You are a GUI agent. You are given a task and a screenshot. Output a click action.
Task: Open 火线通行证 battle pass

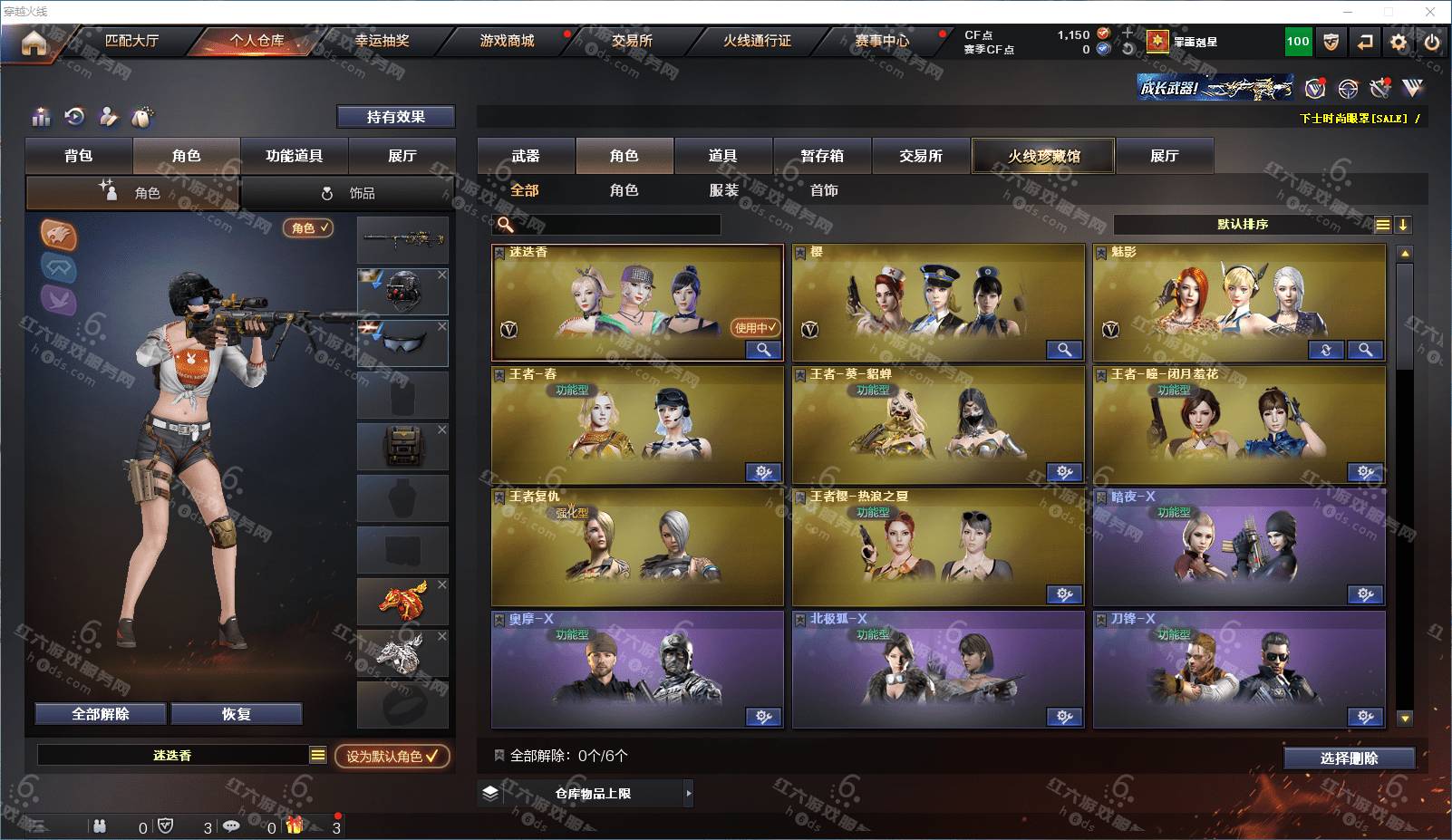pyautogui.click(x=757, y=41)
